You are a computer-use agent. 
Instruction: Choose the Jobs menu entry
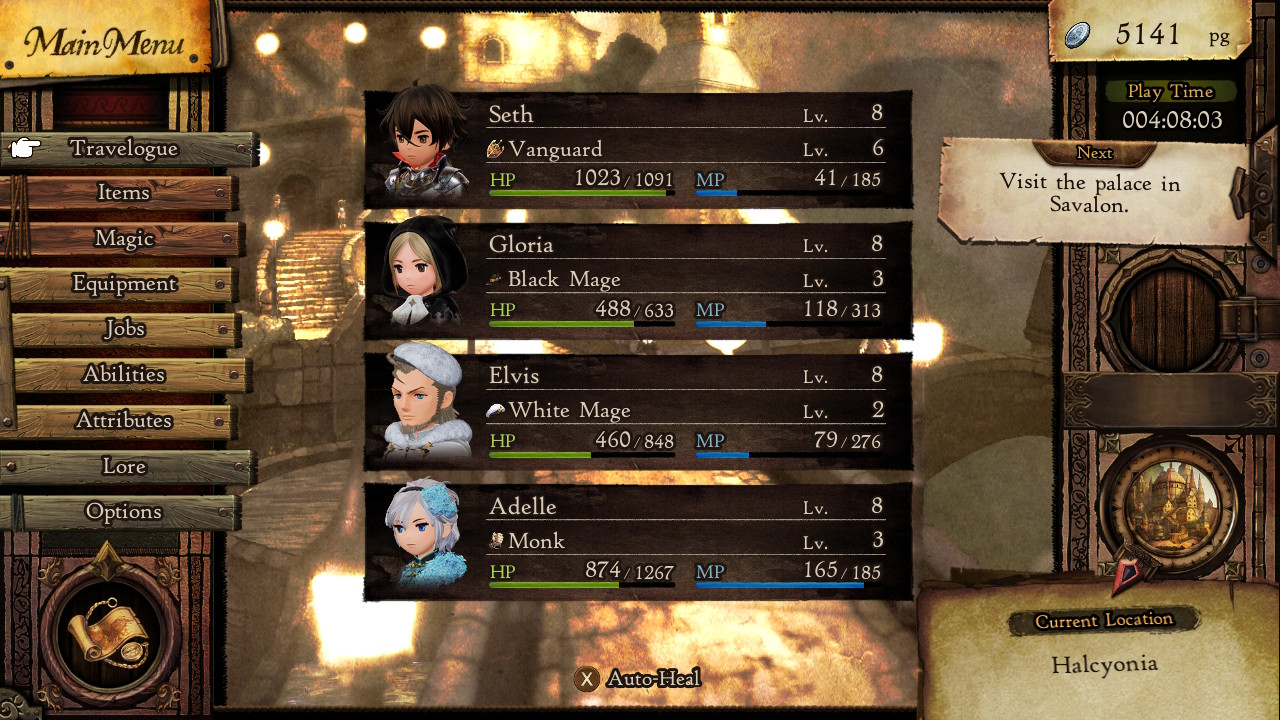point(125,329)
